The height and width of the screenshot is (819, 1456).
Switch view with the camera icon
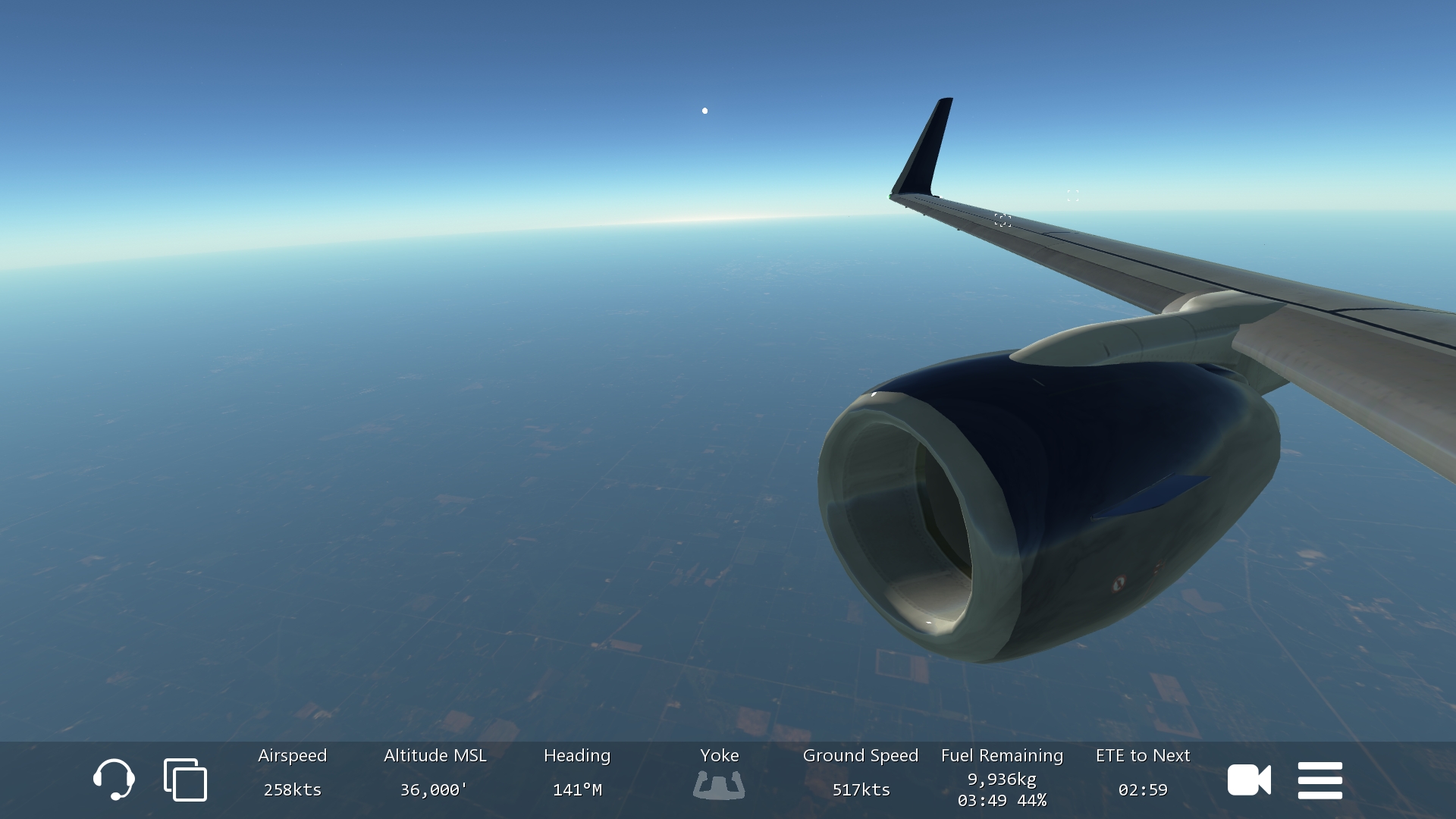click(x=1248, y=780)
